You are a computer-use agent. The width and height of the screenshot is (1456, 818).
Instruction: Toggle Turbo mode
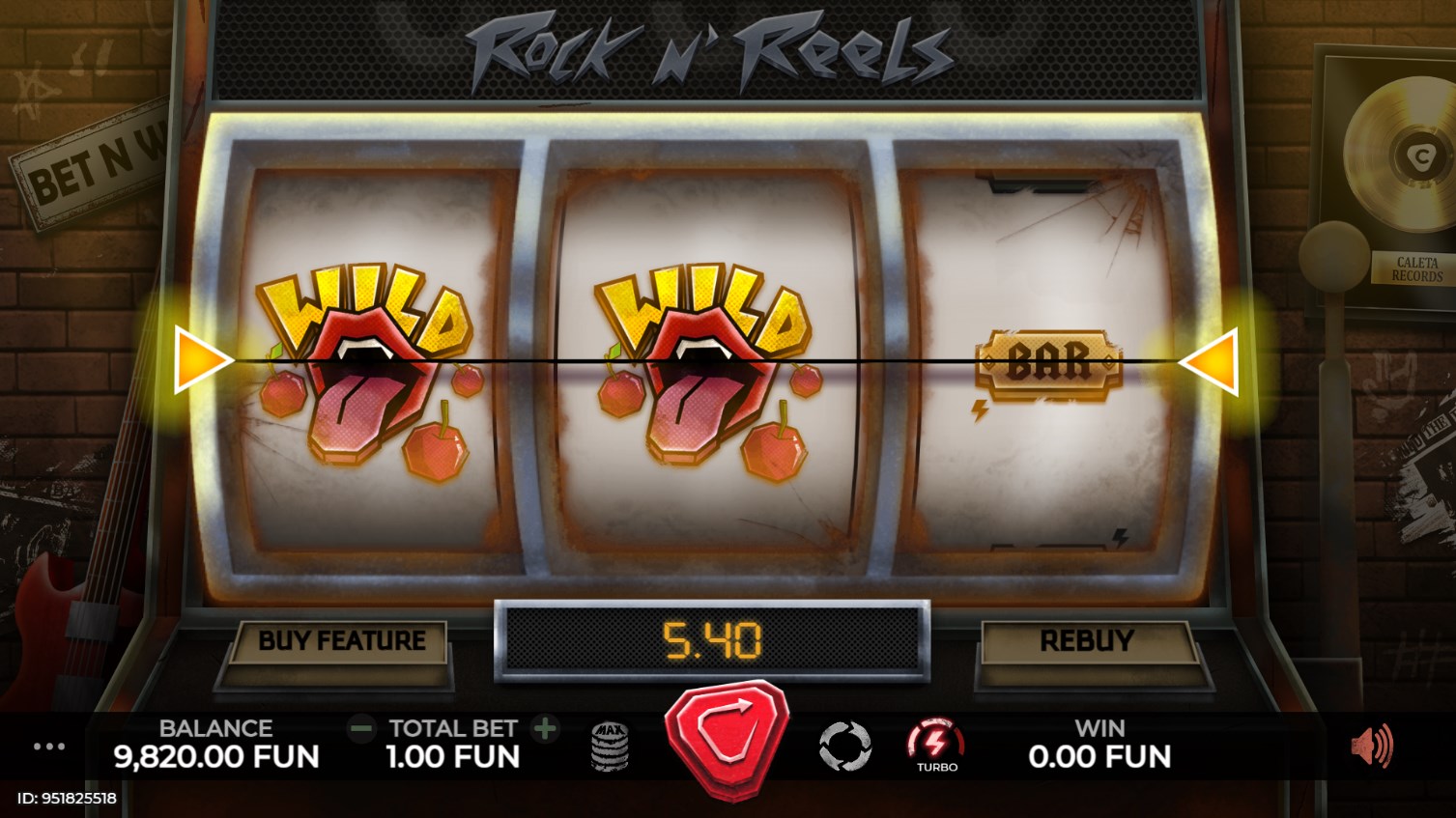[x=935, y=746]
